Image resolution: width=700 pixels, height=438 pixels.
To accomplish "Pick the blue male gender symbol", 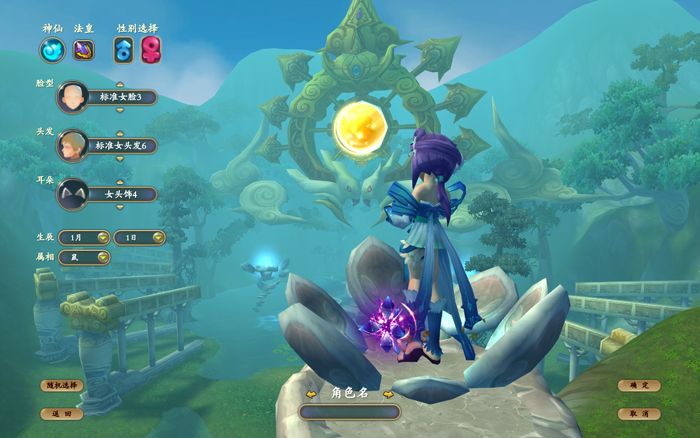I will [124, 49].
